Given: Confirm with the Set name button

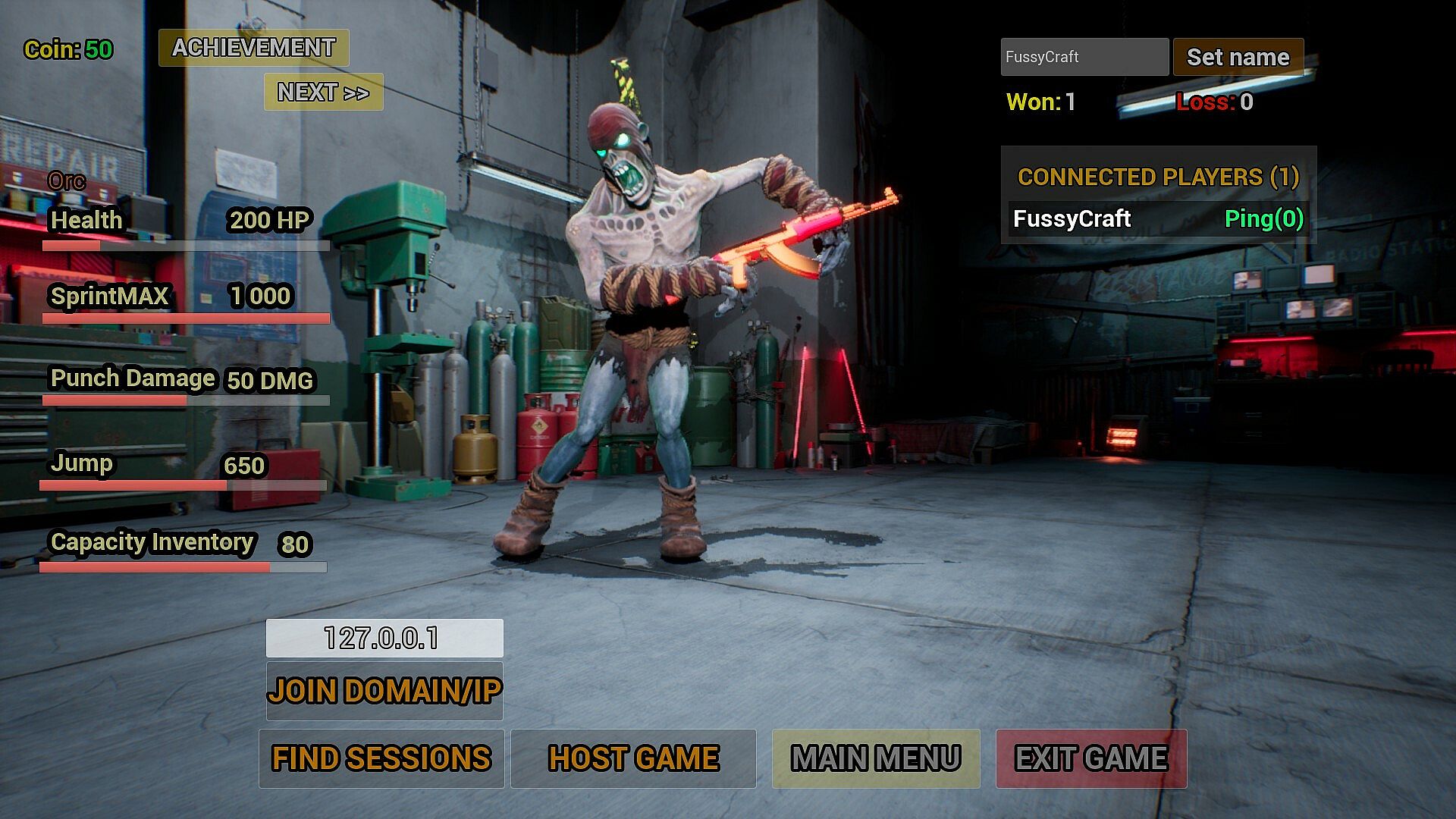Looking at the screenshot, I should [x=1238, y=57].
